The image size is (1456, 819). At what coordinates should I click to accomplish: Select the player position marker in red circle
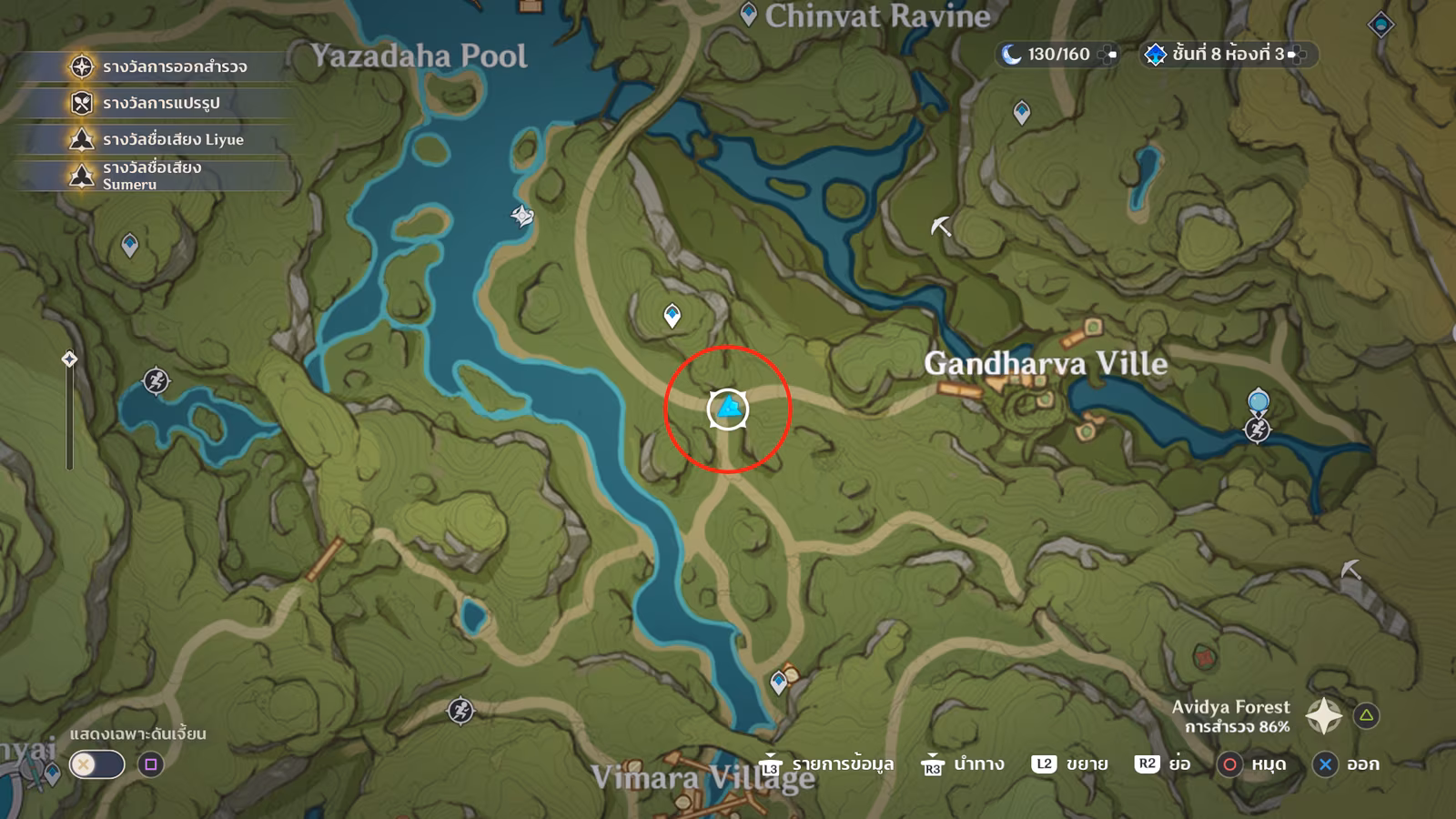[x=728, y=409]
